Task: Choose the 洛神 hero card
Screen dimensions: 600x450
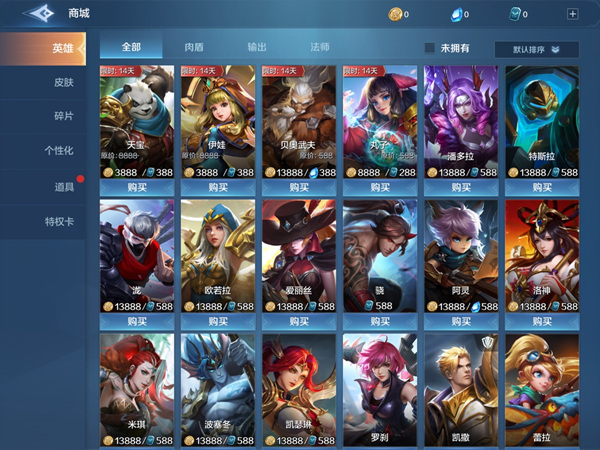Action: [542, 255]
